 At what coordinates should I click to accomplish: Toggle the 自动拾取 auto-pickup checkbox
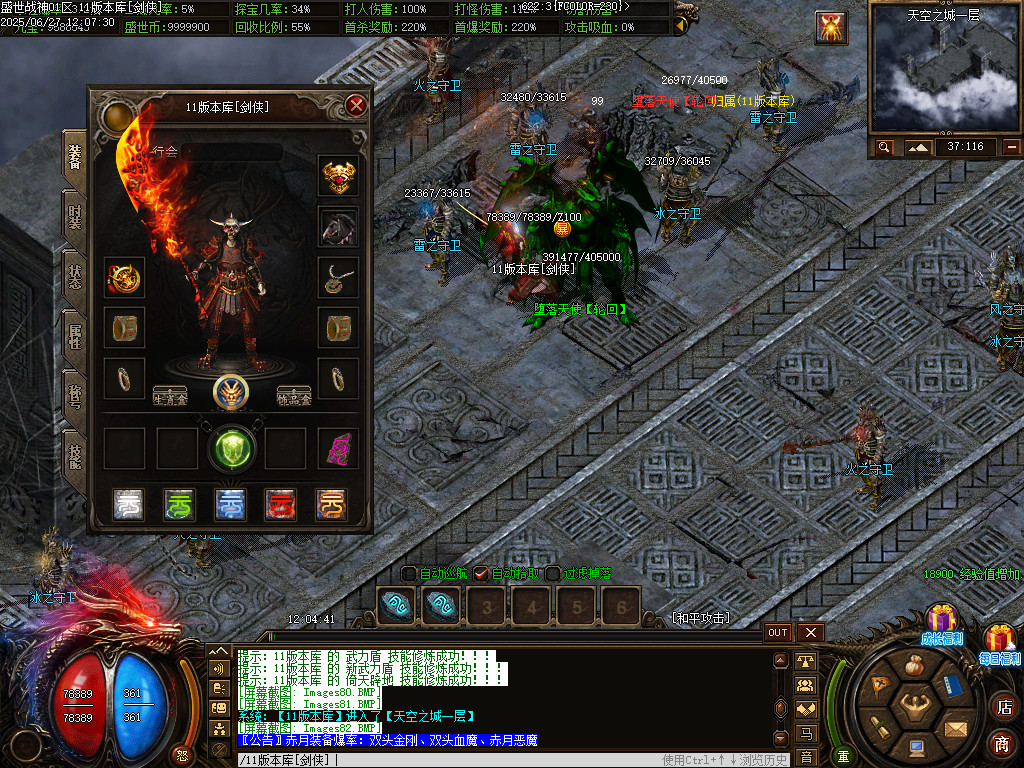pos(481,574)
